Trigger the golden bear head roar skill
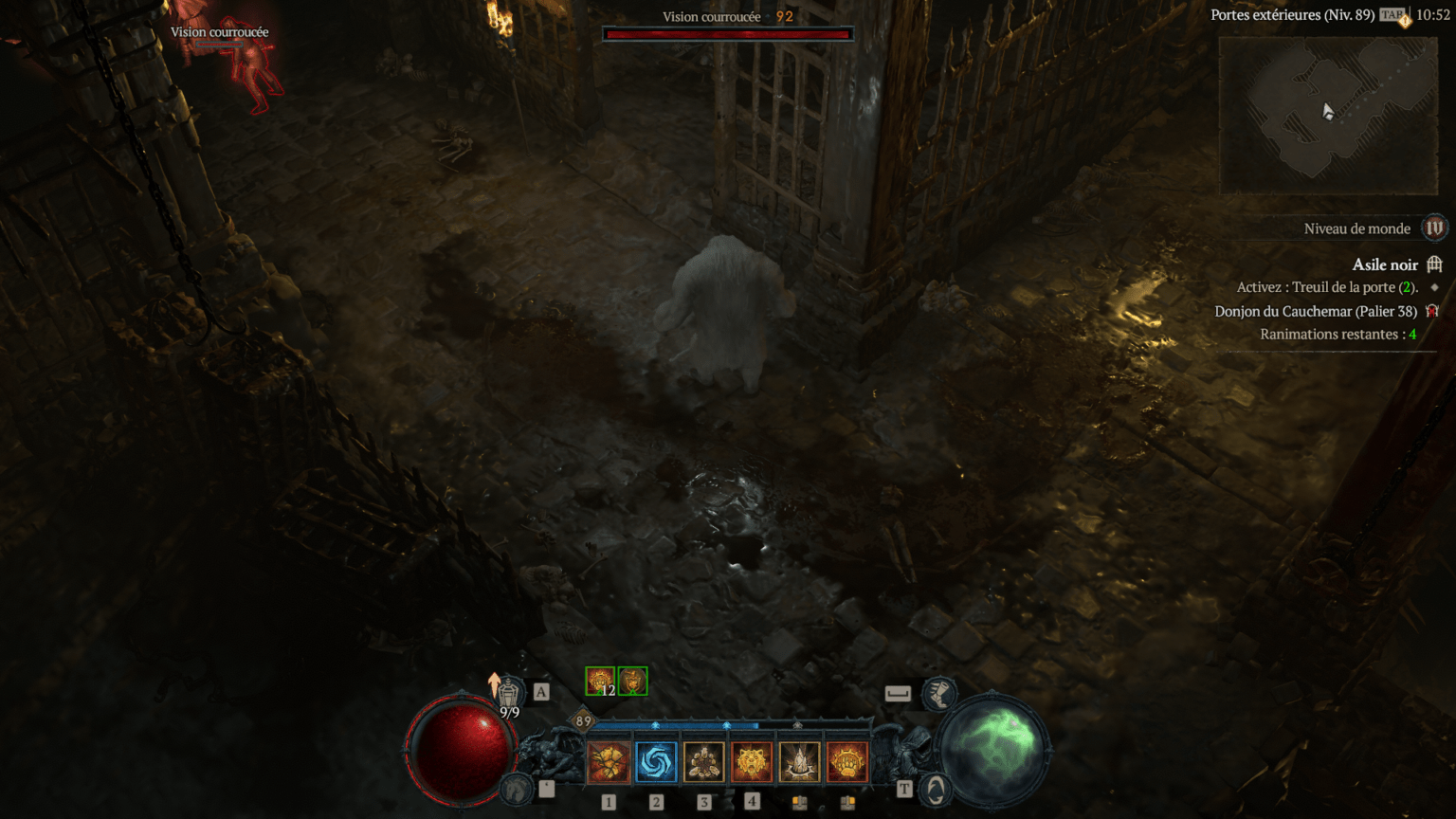Viewport: 1456px width, 819px height. [752, 762]
